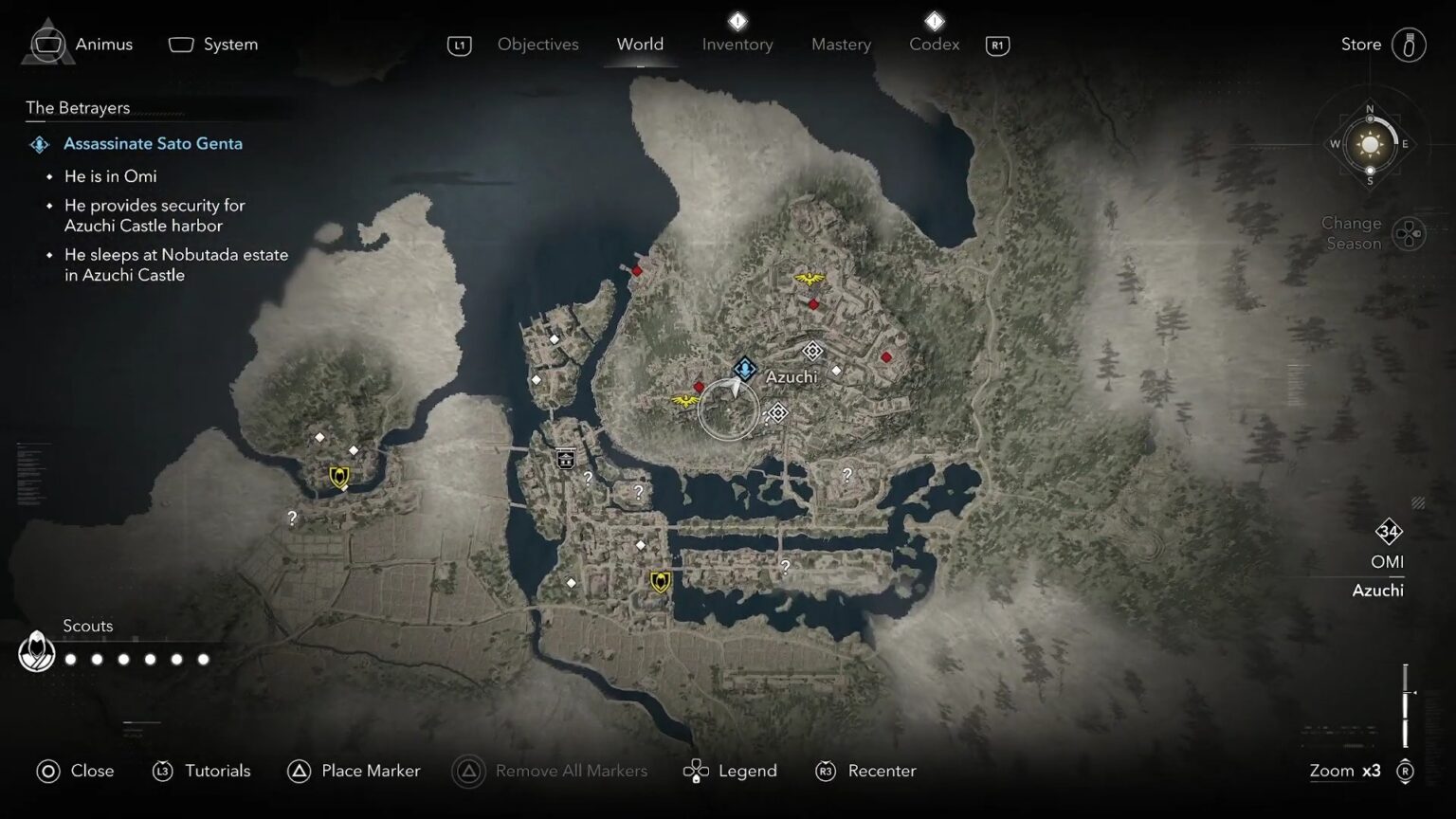Expand the Objectives panel
This screenshot has width=1456, height=819.
537,44
